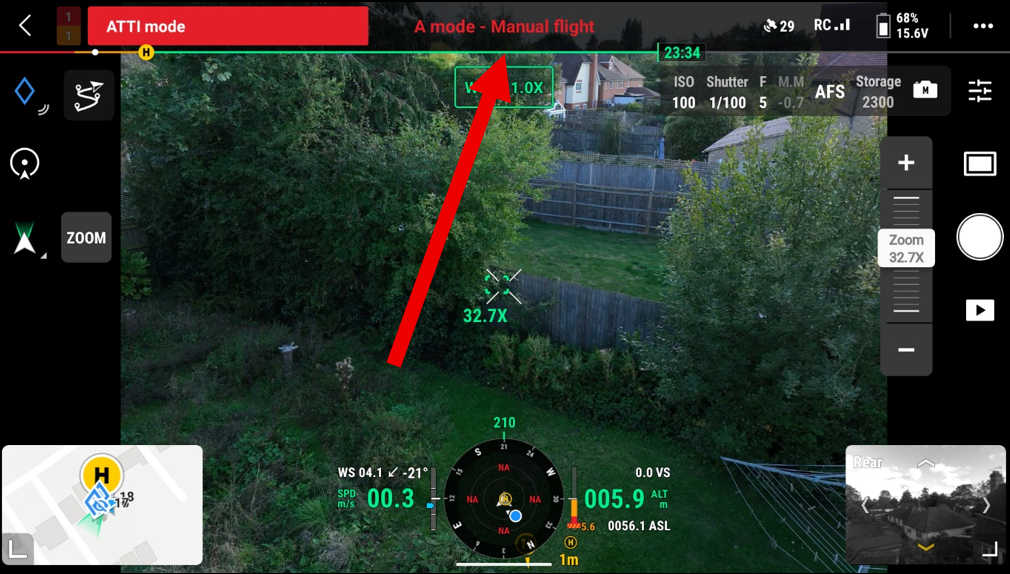Tap the blue diamond beacon icon
Image resolution: width=1010 pixels, height=574 pixels.
coord(26,94)
